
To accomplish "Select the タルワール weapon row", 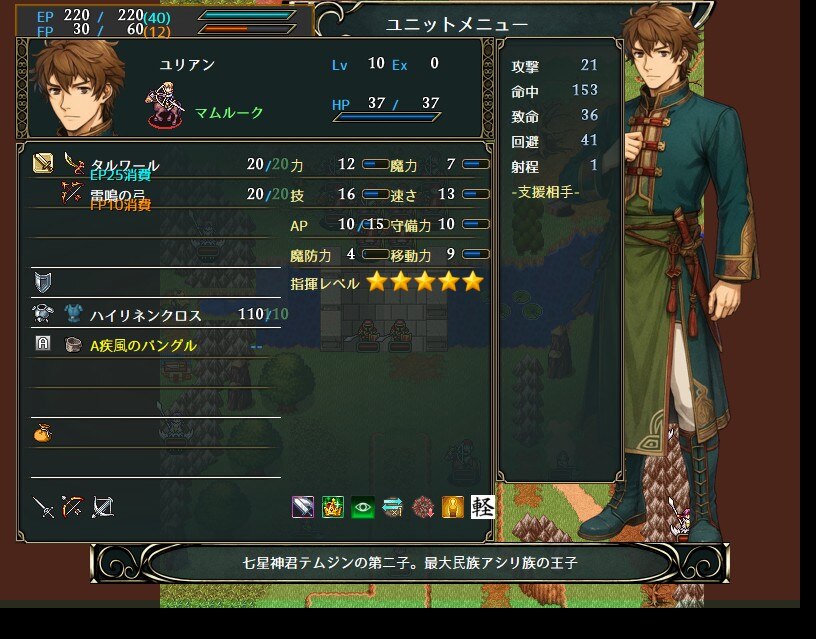I will (125, 164).
